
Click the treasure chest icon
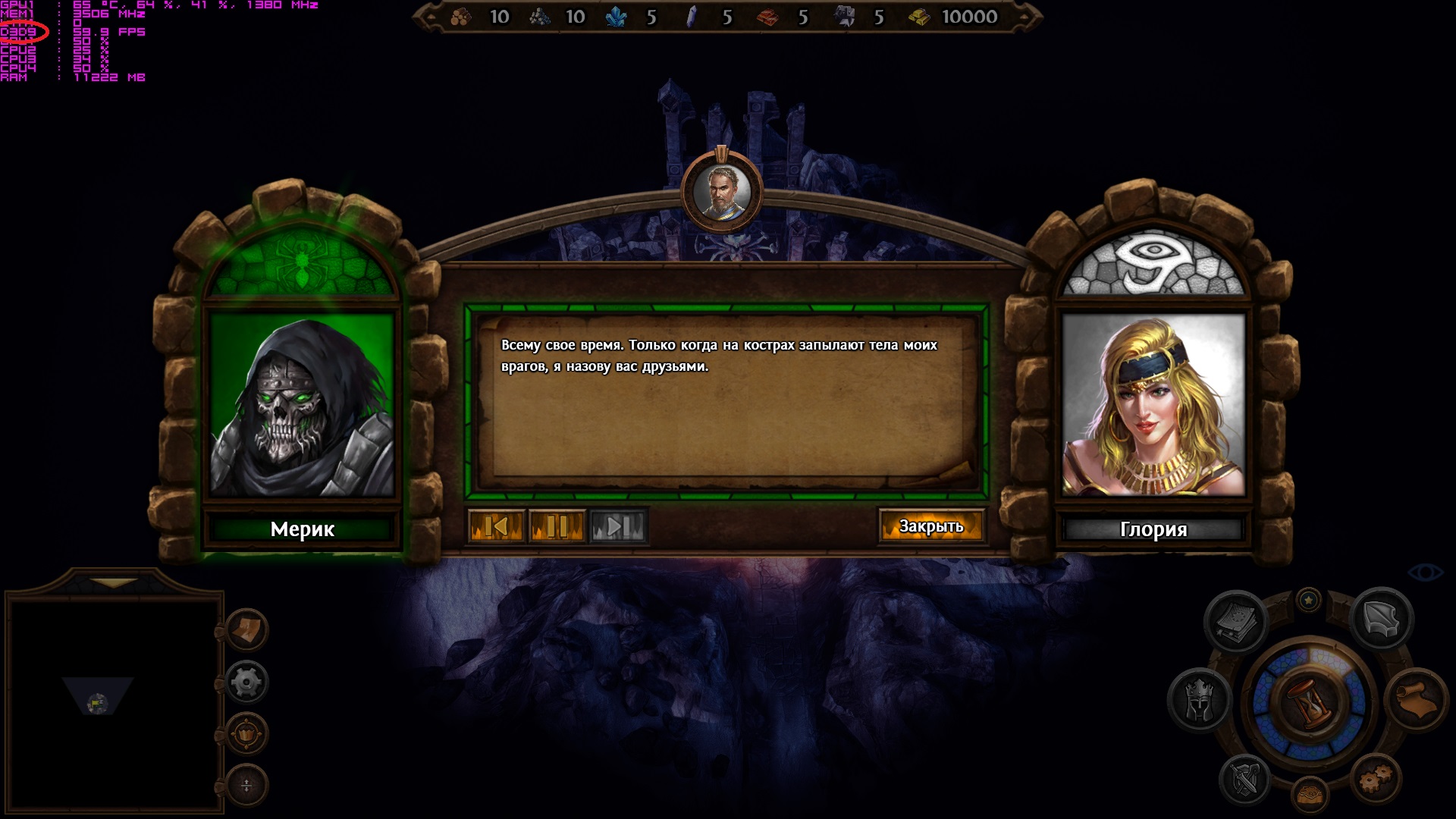point(1310,795)
